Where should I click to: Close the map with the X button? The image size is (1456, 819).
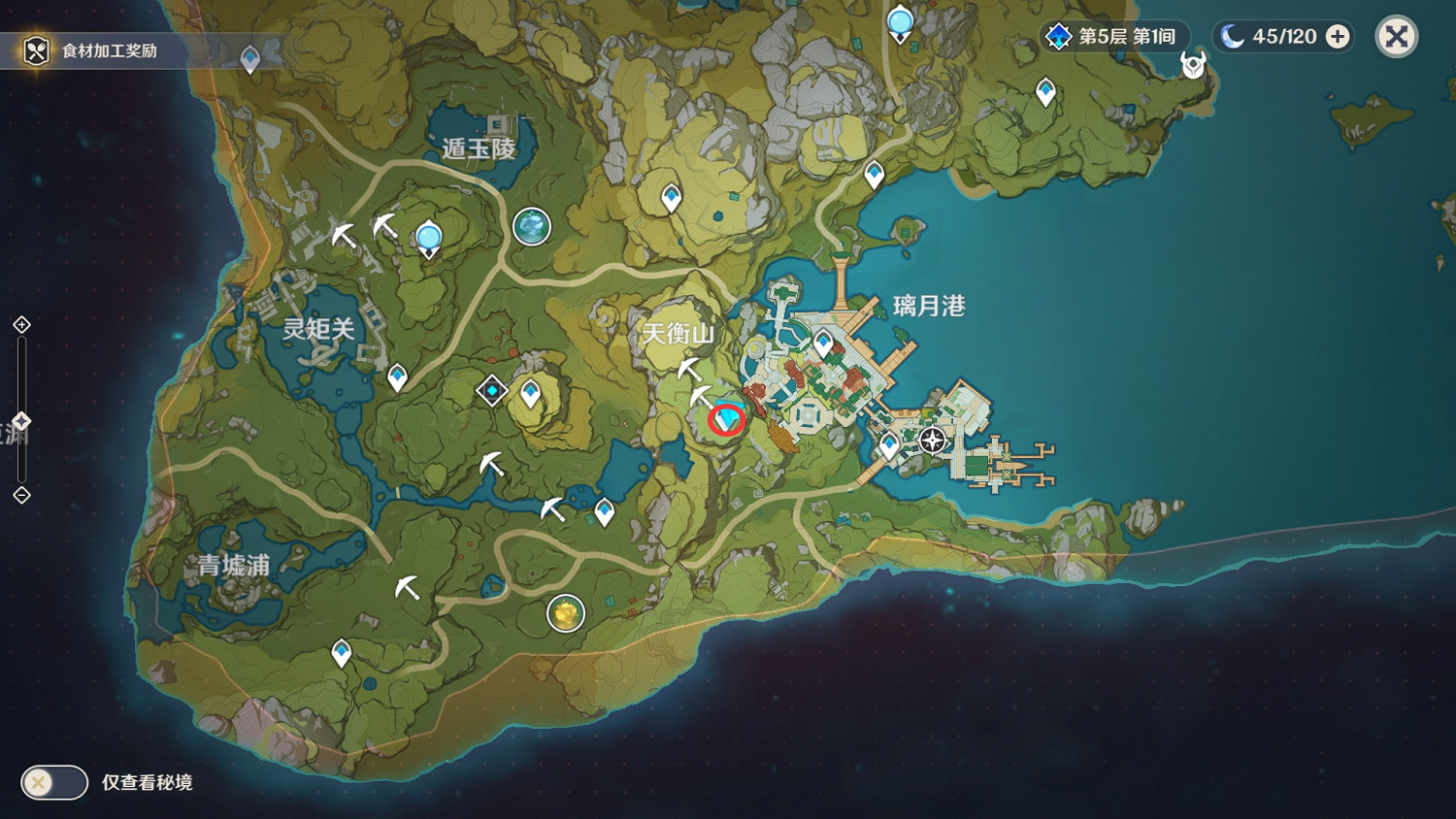(1395, 37)
